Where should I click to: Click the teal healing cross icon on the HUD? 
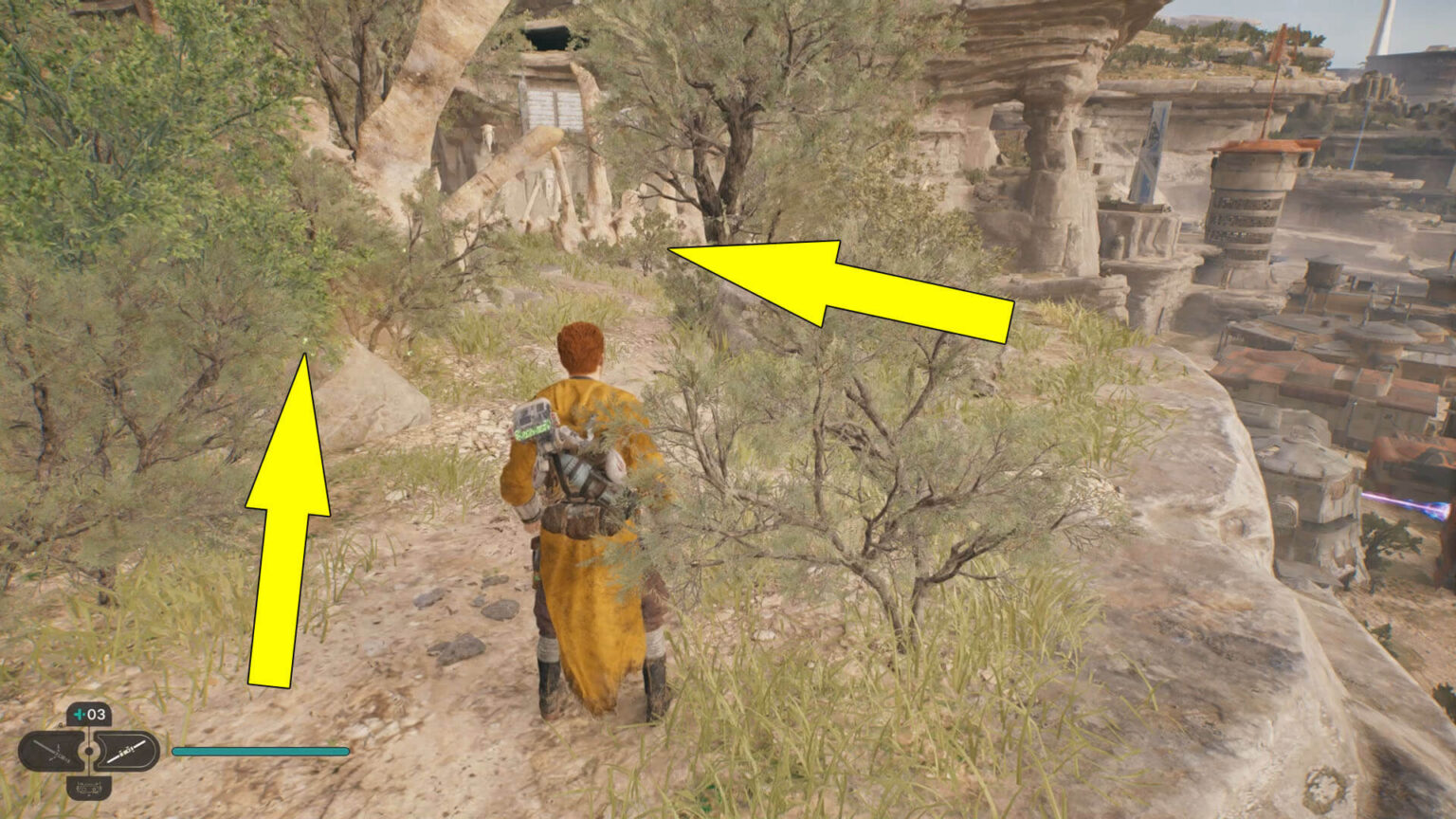click(78, 714)
